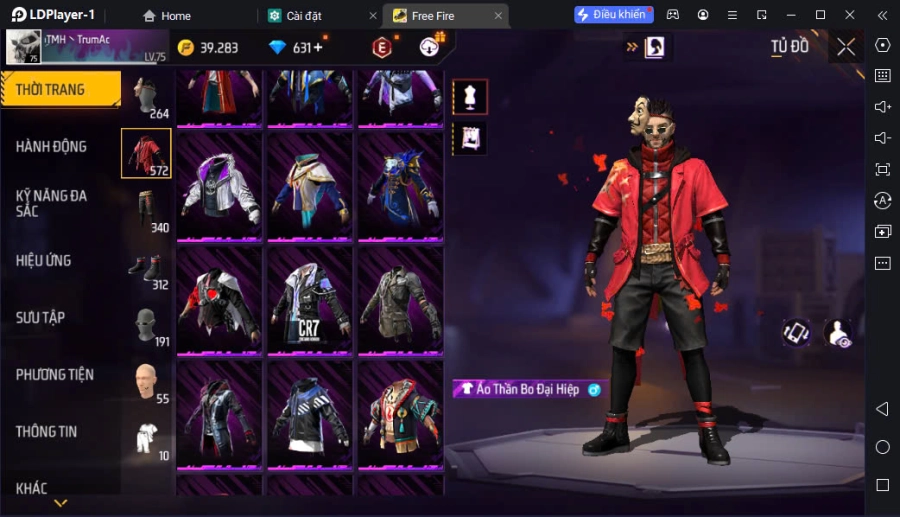The image size is (900, 517).
Task: Select the mask category showing 191
Action: point(147,326)
